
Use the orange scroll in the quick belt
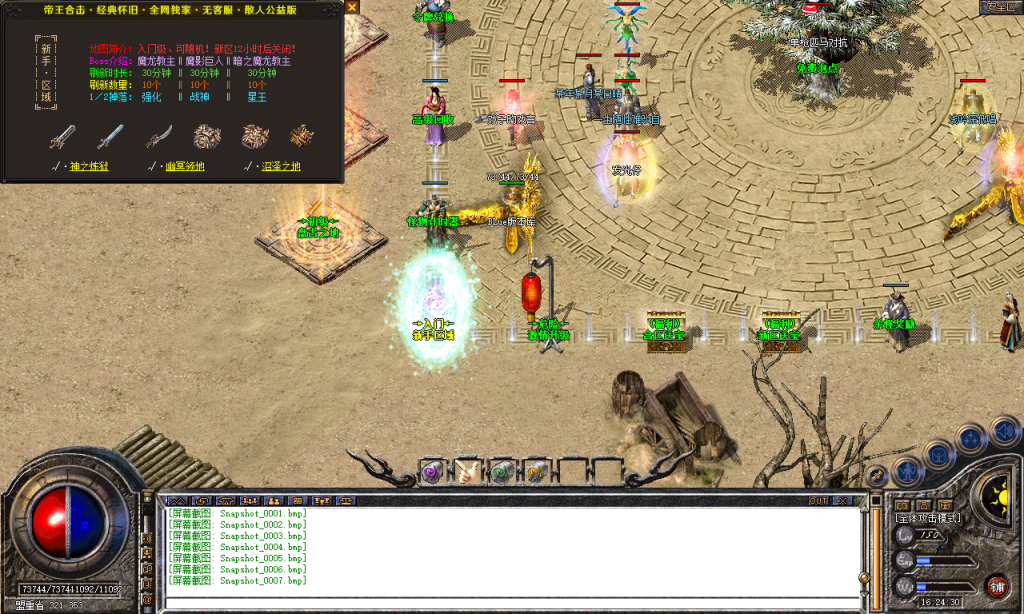[537, 470]
